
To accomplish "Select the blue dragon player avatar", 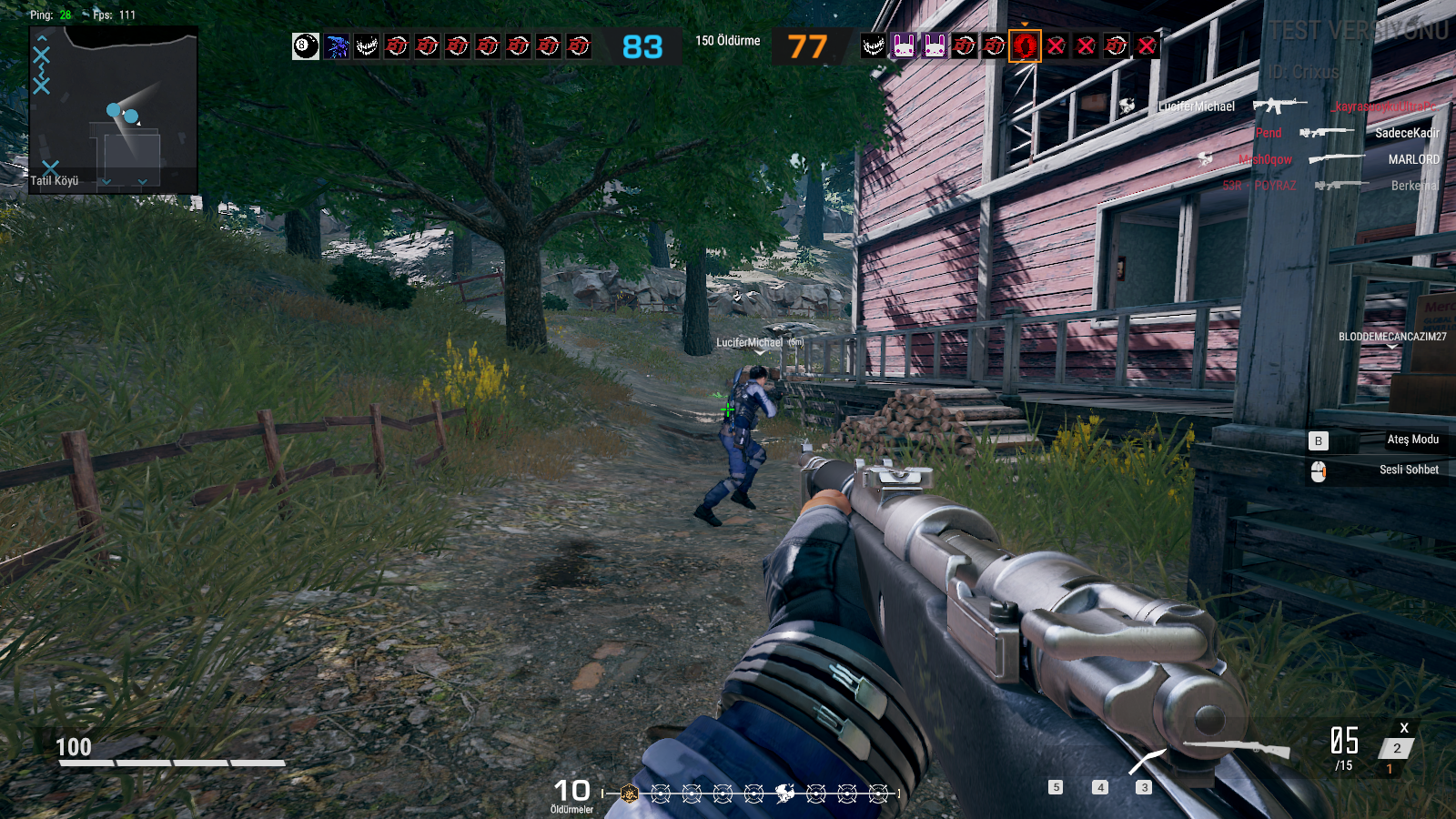I will 337,45.
